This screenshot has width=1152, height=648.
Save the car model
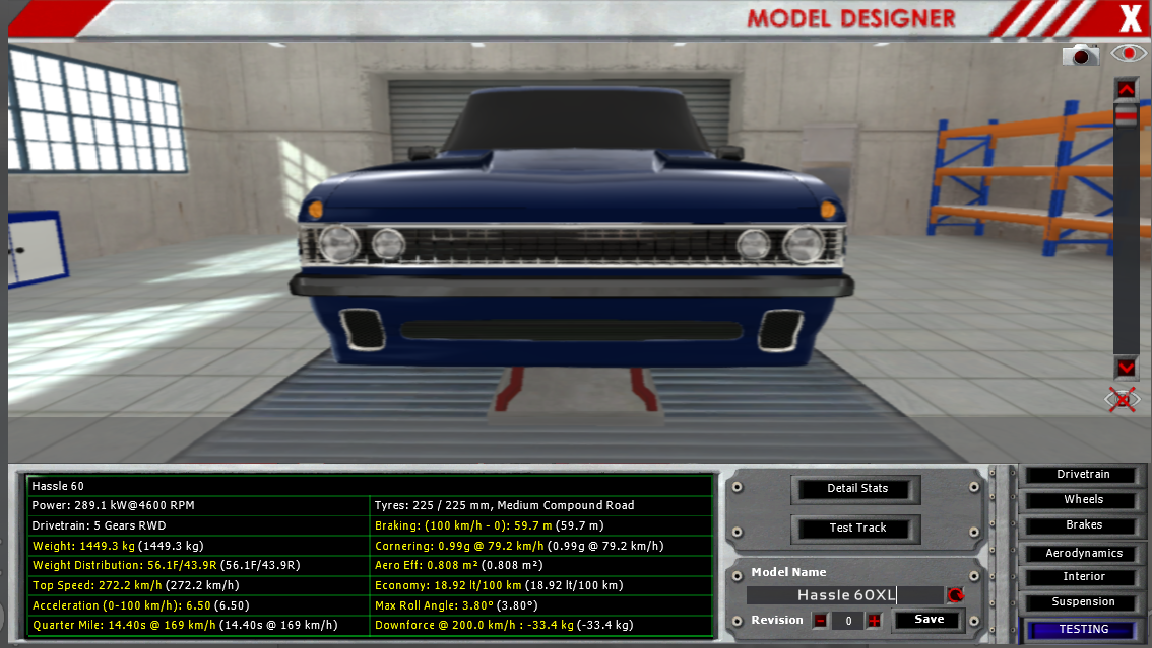[929, 620]
